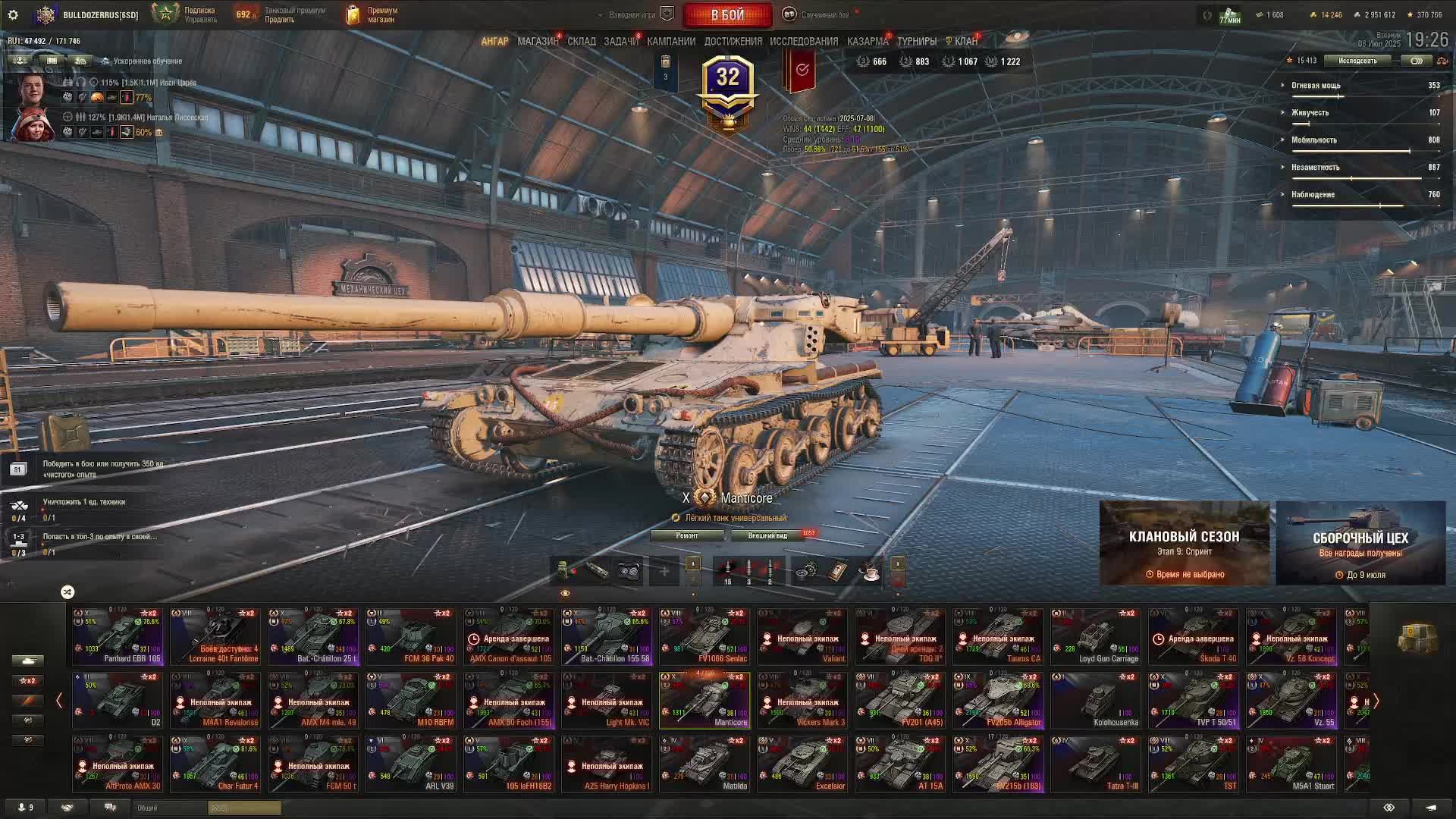Open the settings gear icon
1456x819 pixels.
[13, 14]
